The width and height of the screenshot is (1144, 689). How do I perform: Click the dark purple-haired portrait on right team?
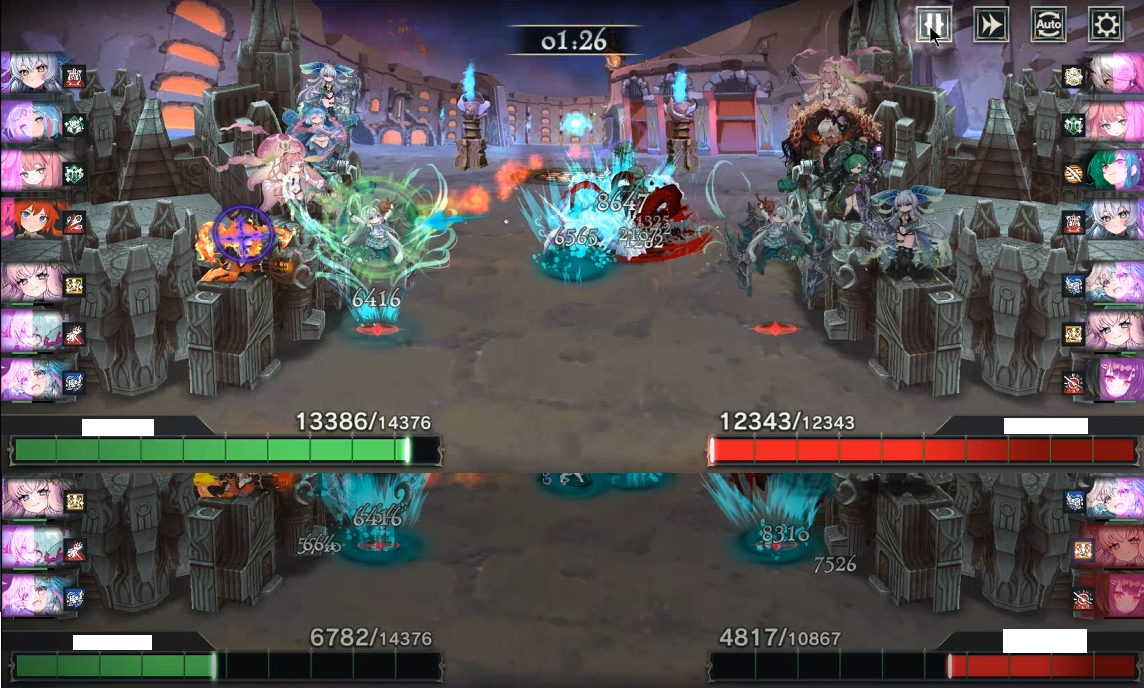click(x=1115, y=380)
